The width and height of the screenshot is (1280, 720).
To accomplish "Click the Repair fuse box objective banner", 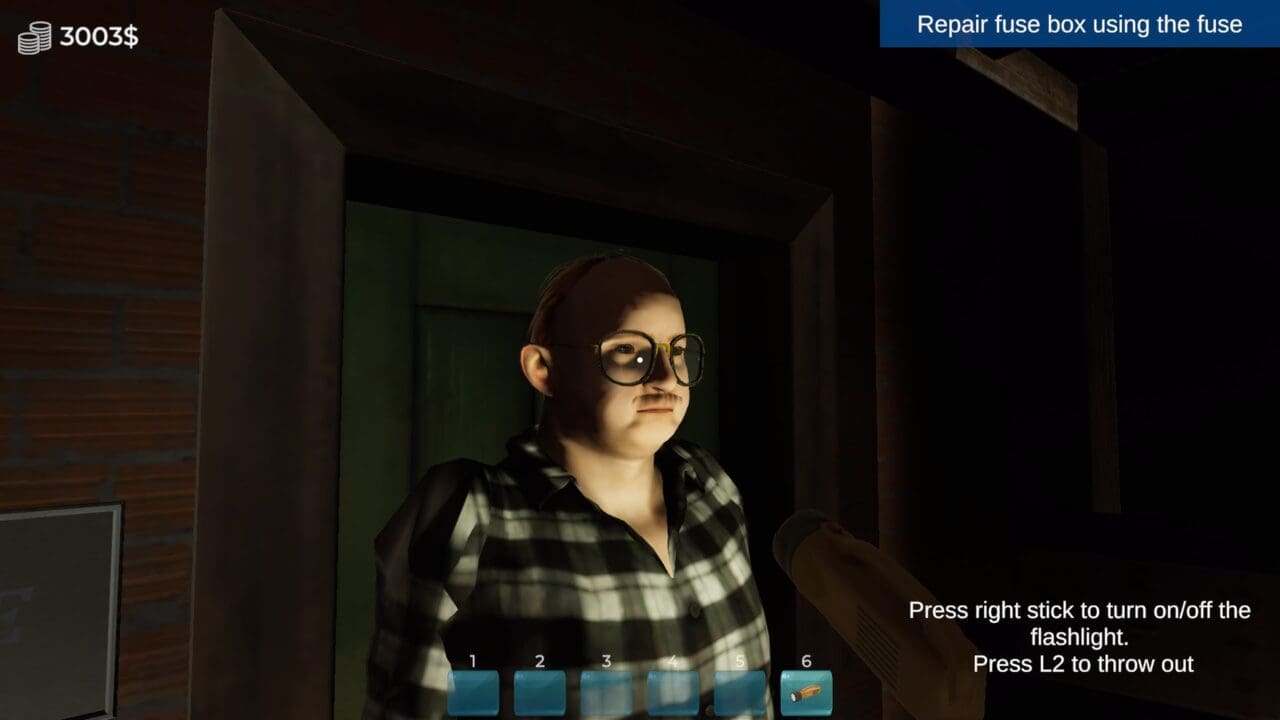I will coord(1079,24).
